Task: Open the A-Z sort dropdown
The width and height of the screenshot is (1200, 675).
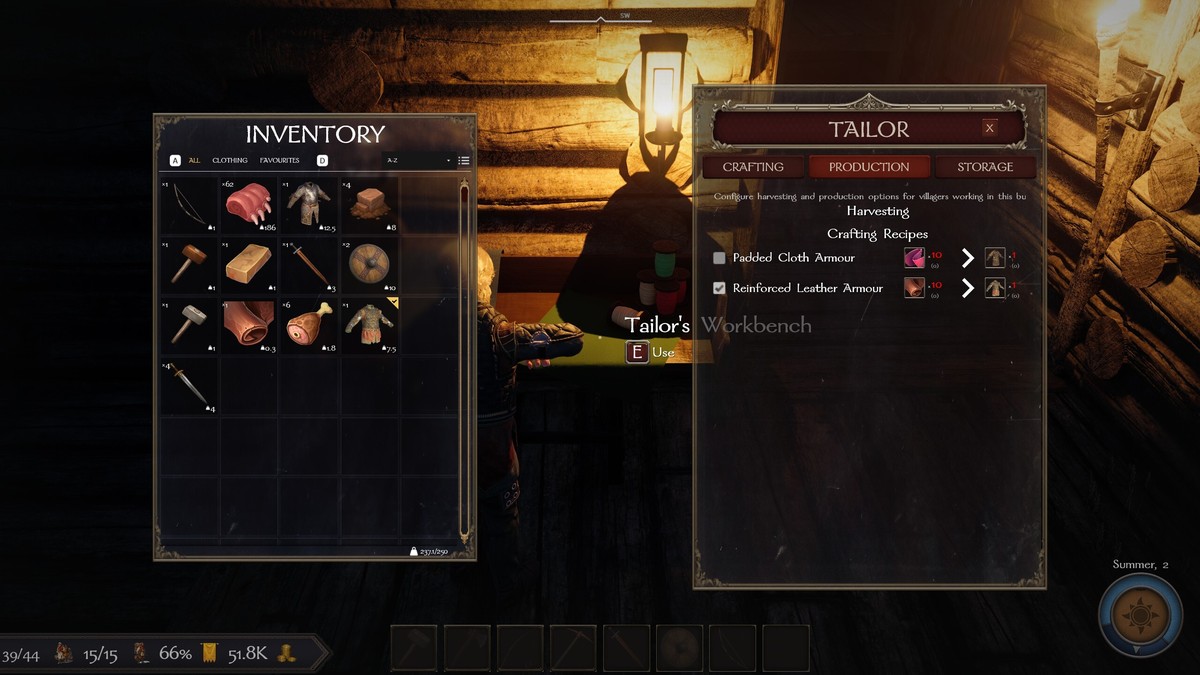Action: click(x=419, y=160)
